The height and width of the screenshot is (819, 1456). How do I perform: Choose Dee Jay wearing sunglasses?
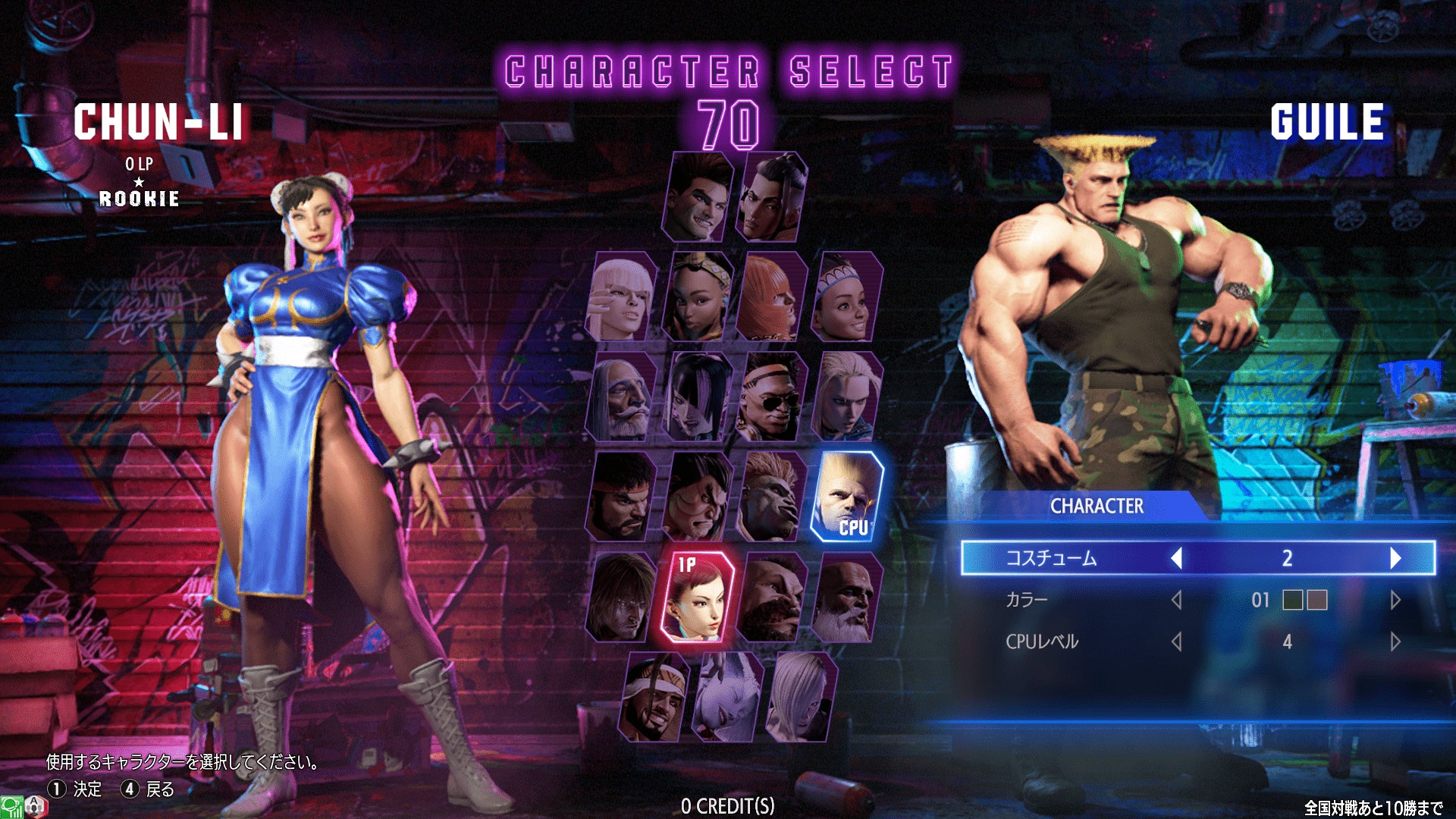tap(770, 397)
